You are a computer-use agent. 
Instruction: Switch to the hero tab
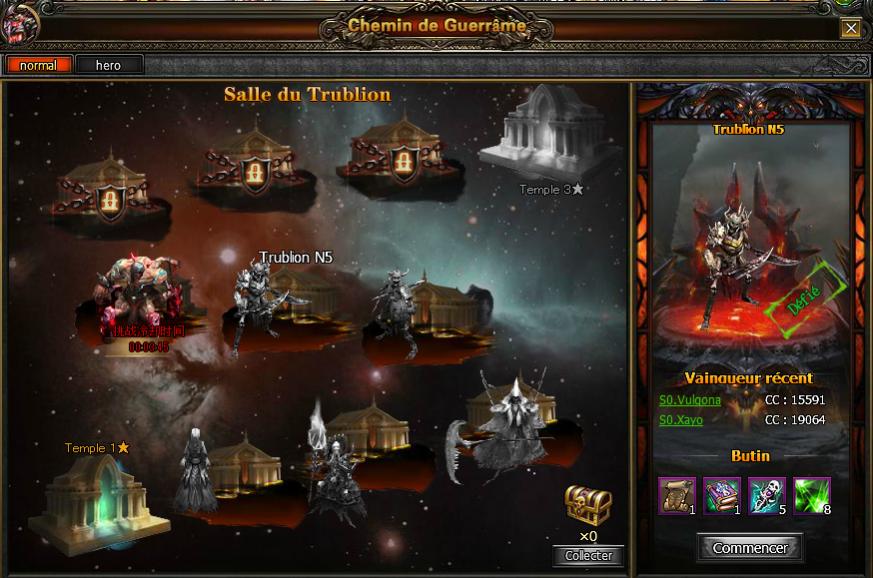(x=108, y=65)
